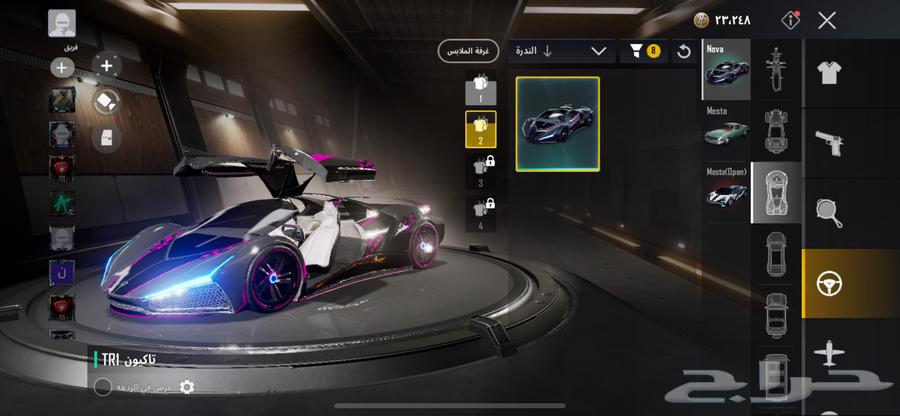900x416 pixels.
Task: Open the info icon with red dot
Action: 791,20
